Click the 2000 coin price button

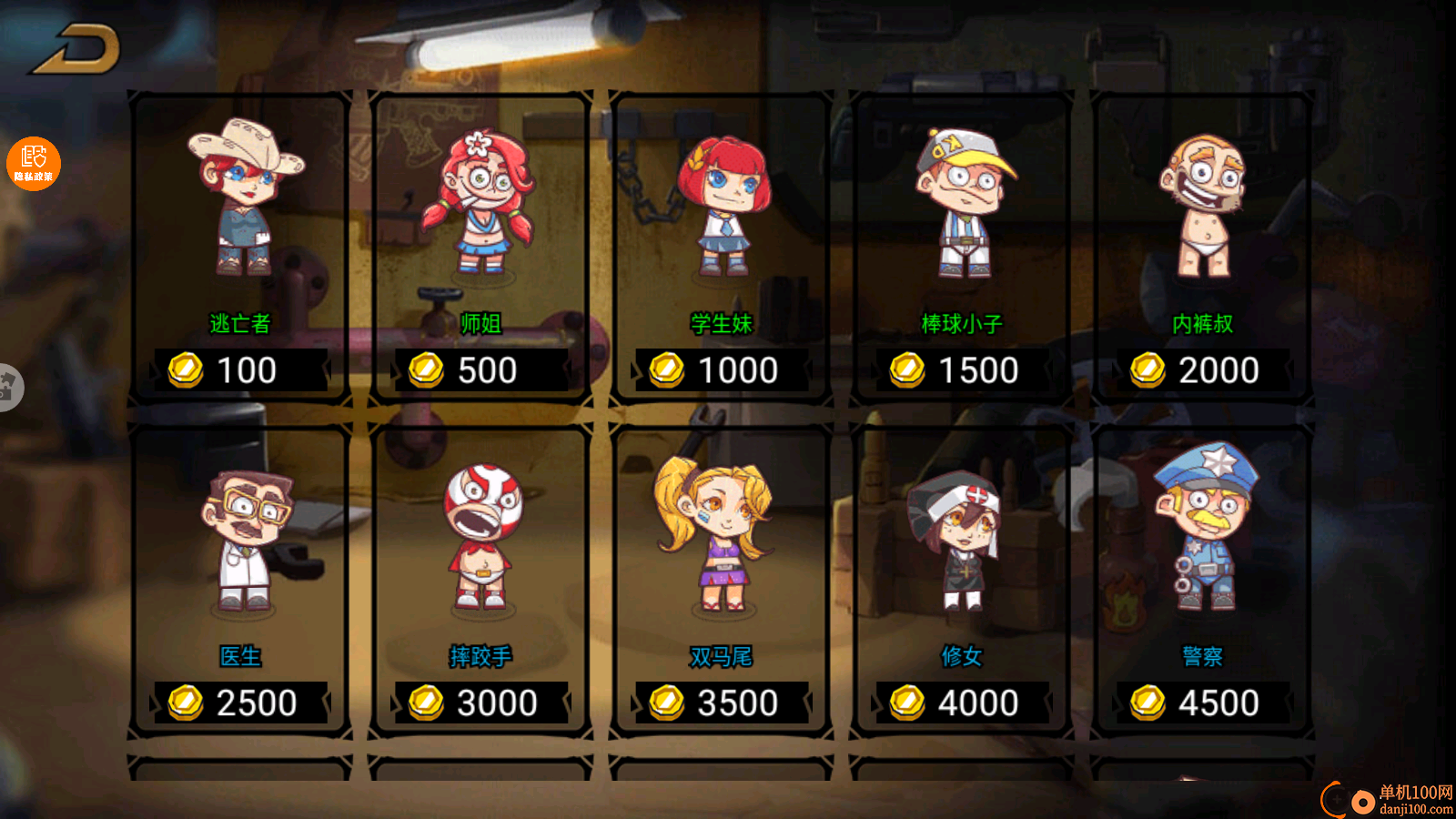pos(1202,370)
